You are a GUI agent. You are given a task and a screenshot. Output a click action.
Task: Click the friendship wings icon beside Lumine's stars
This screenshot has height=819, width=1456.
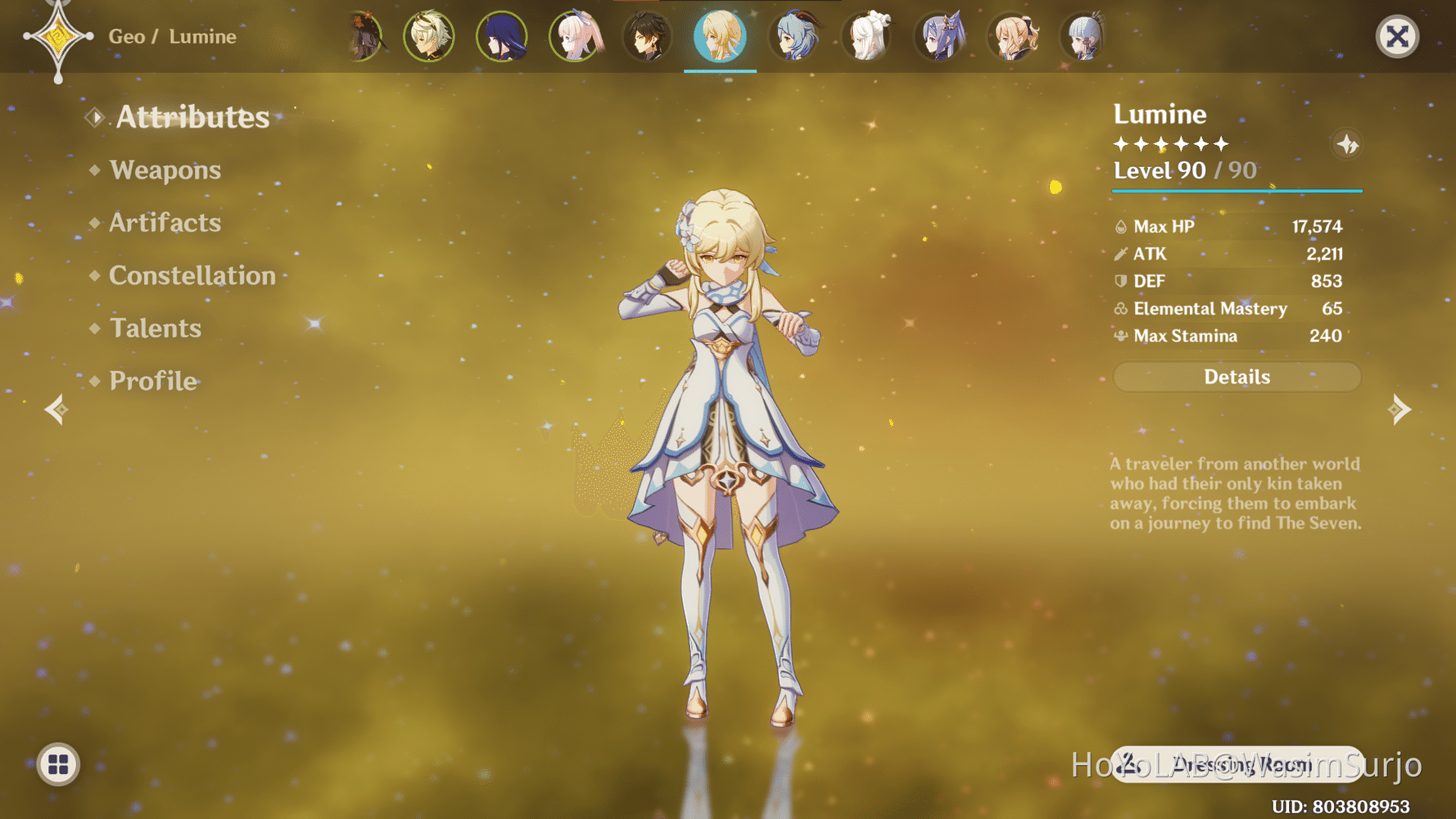1347,144
